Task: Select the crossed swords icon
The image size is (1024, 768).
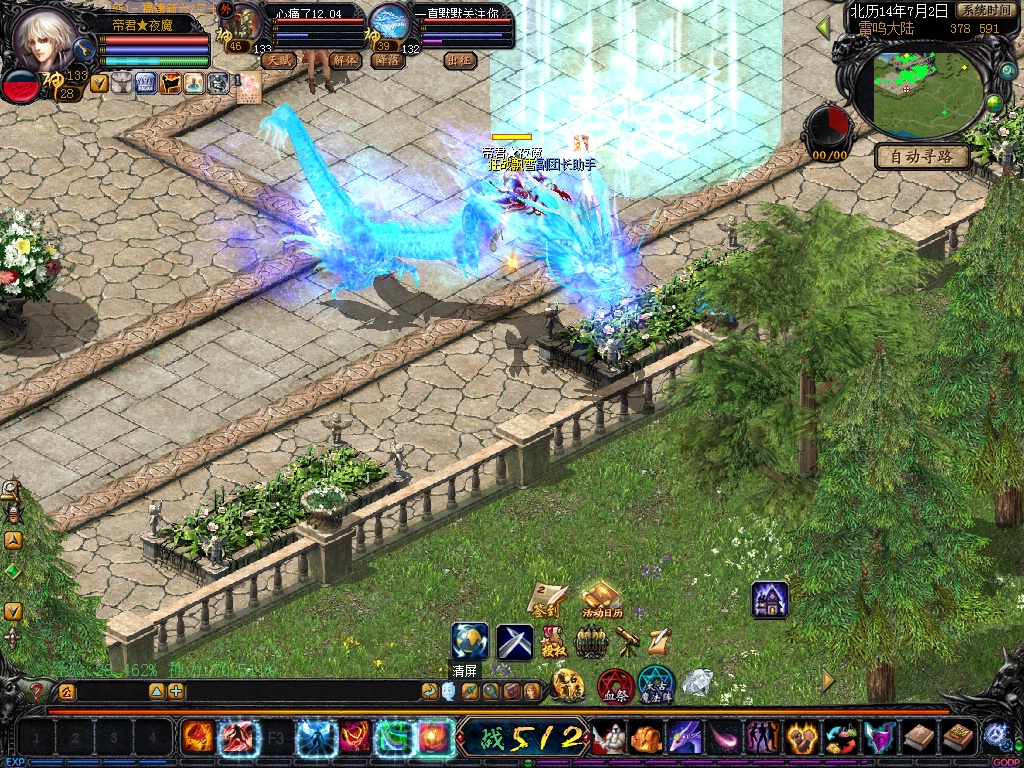Action: click(515, 641)
